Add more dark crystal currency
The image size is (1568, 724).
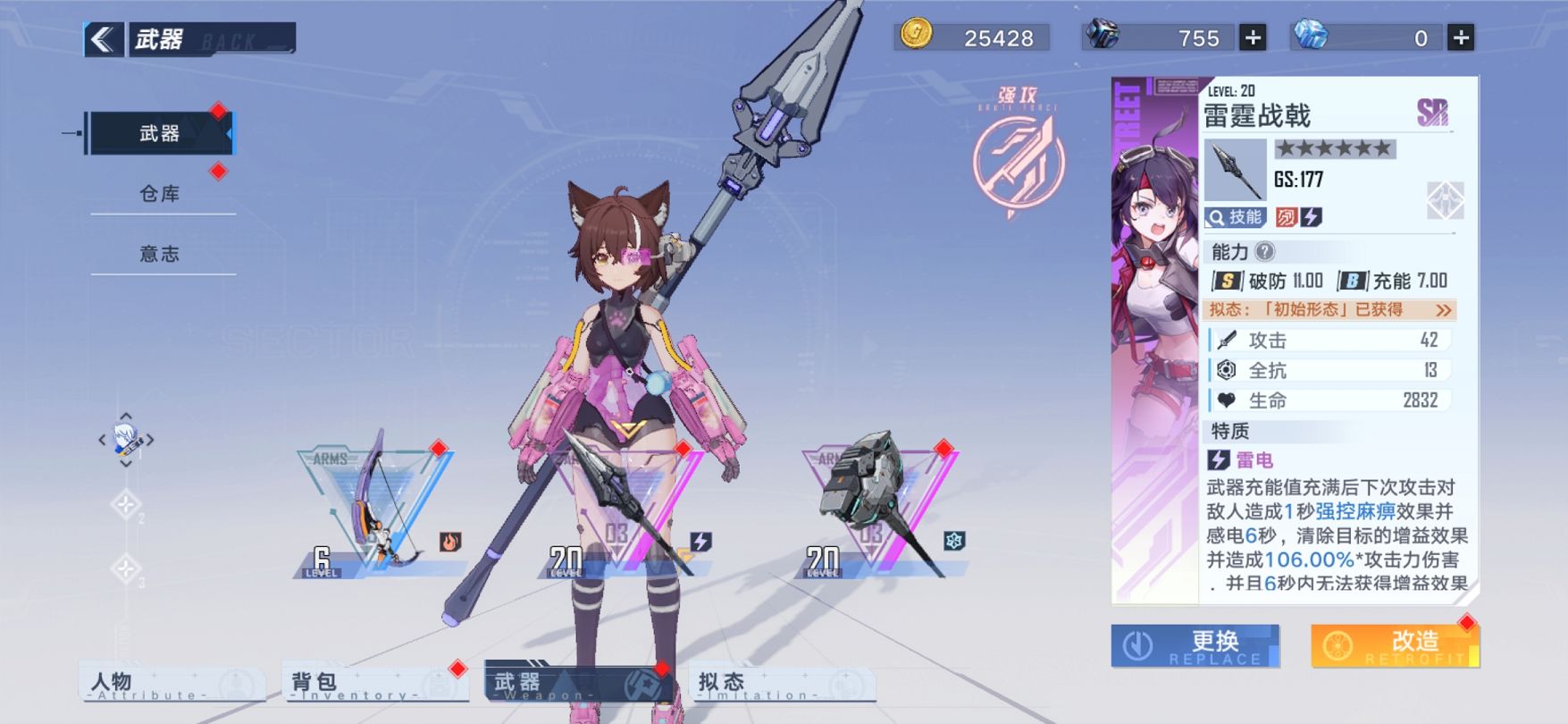(1254, 38)
